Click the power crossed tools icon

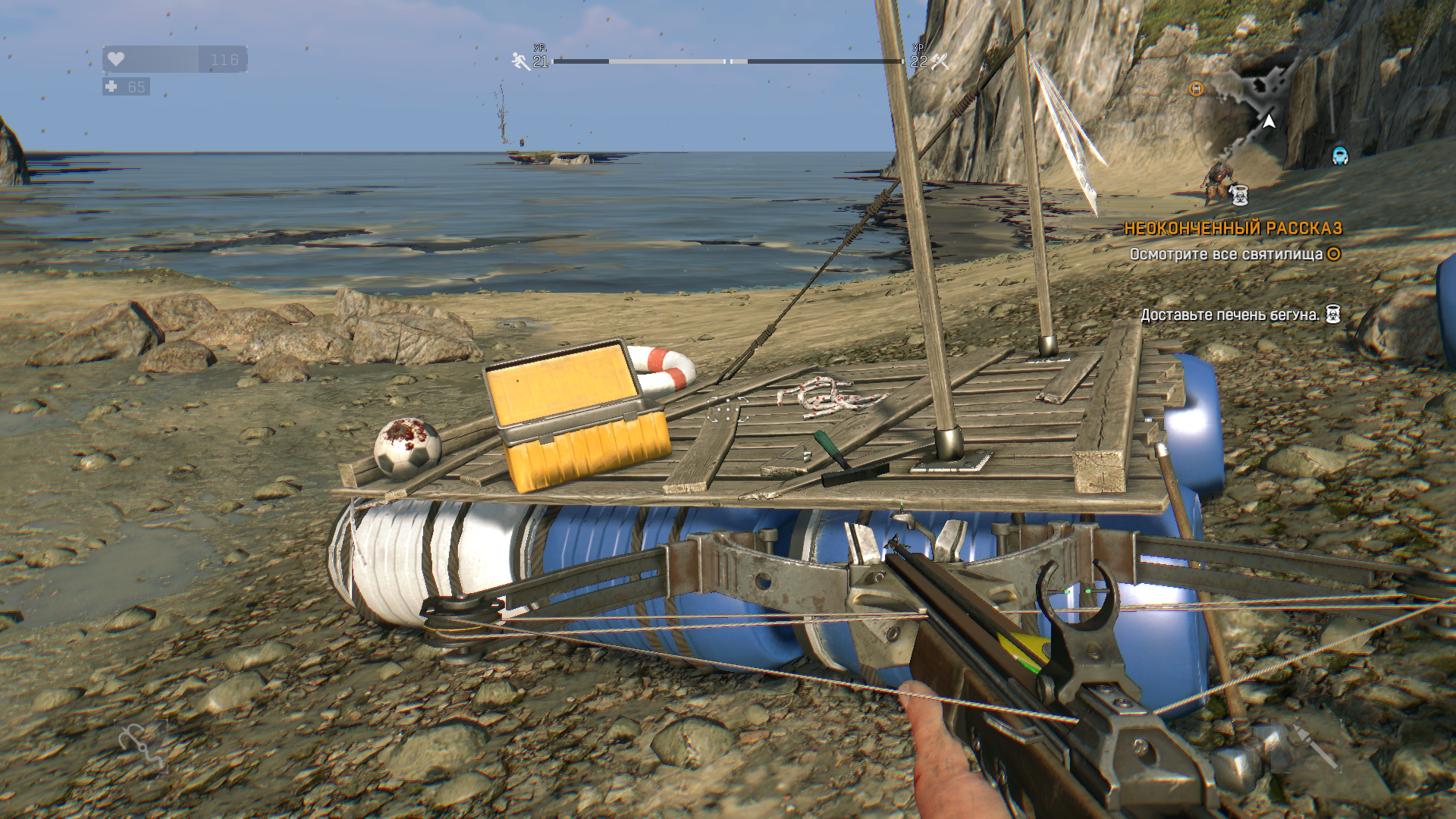pyautogui.click(x=940, y=61)
